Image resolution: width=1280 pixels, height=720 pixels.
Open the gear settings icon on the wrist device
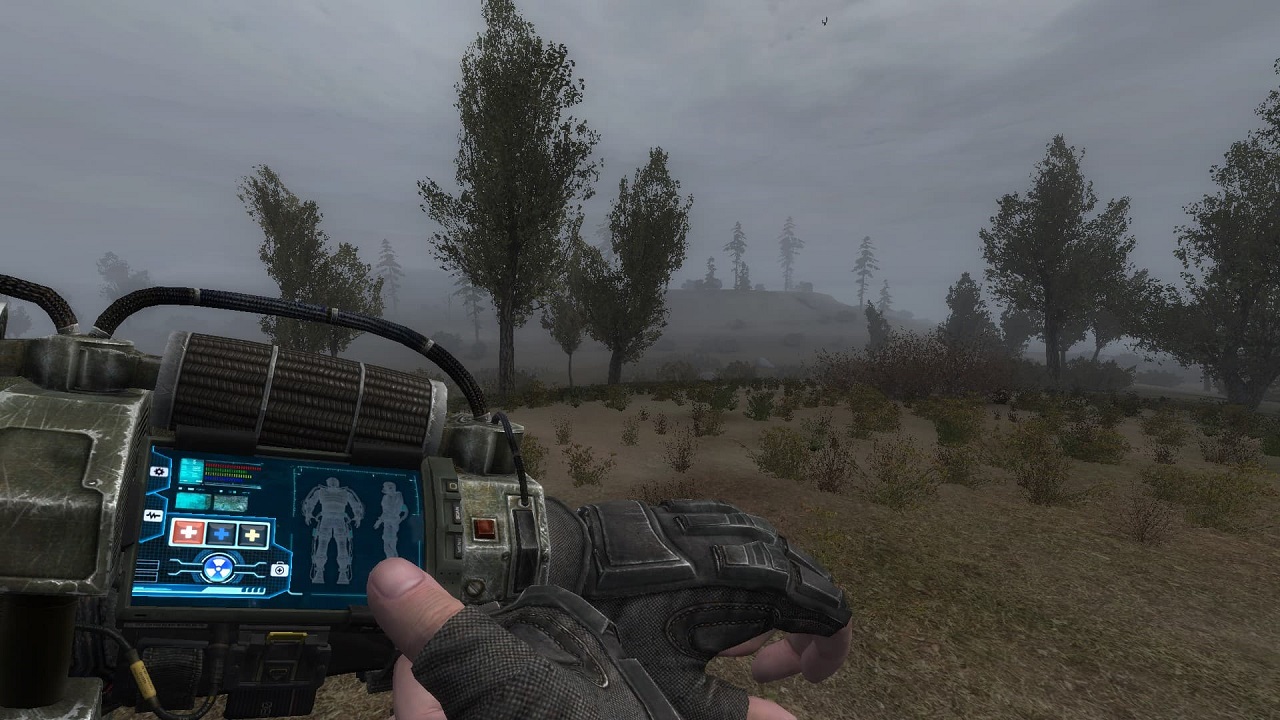[158, 471]
